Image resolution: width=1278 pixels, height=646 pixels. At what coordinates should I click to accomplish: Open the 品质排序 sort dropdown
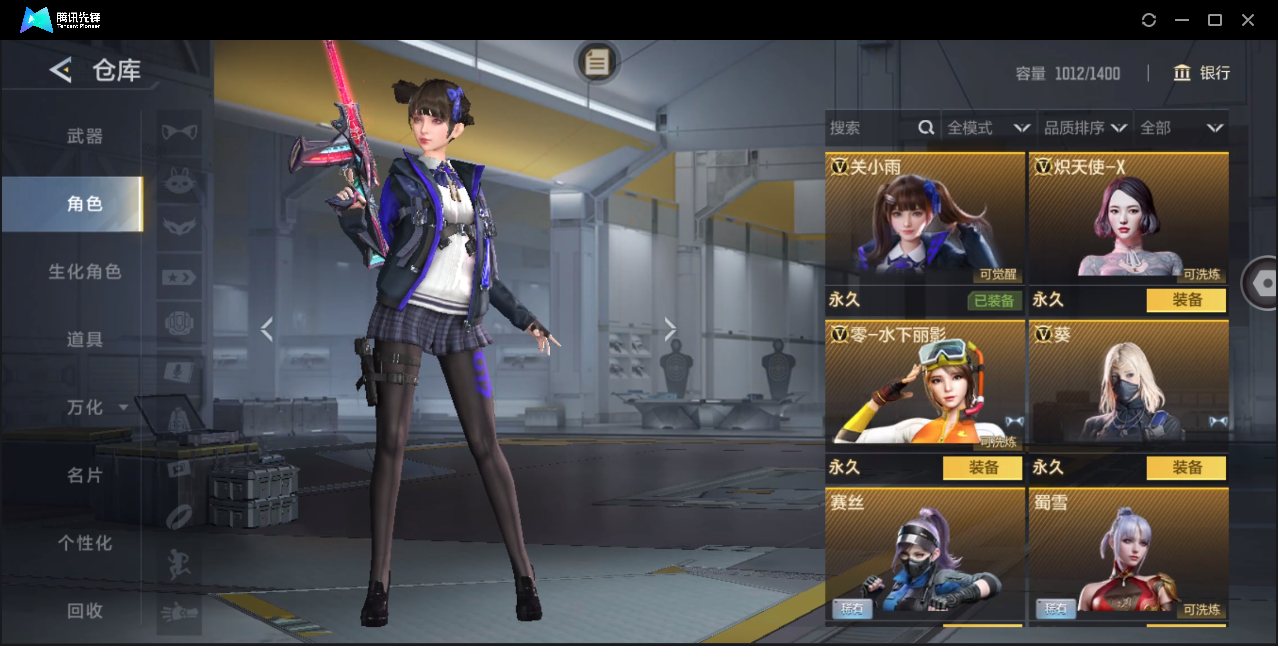1085,128
